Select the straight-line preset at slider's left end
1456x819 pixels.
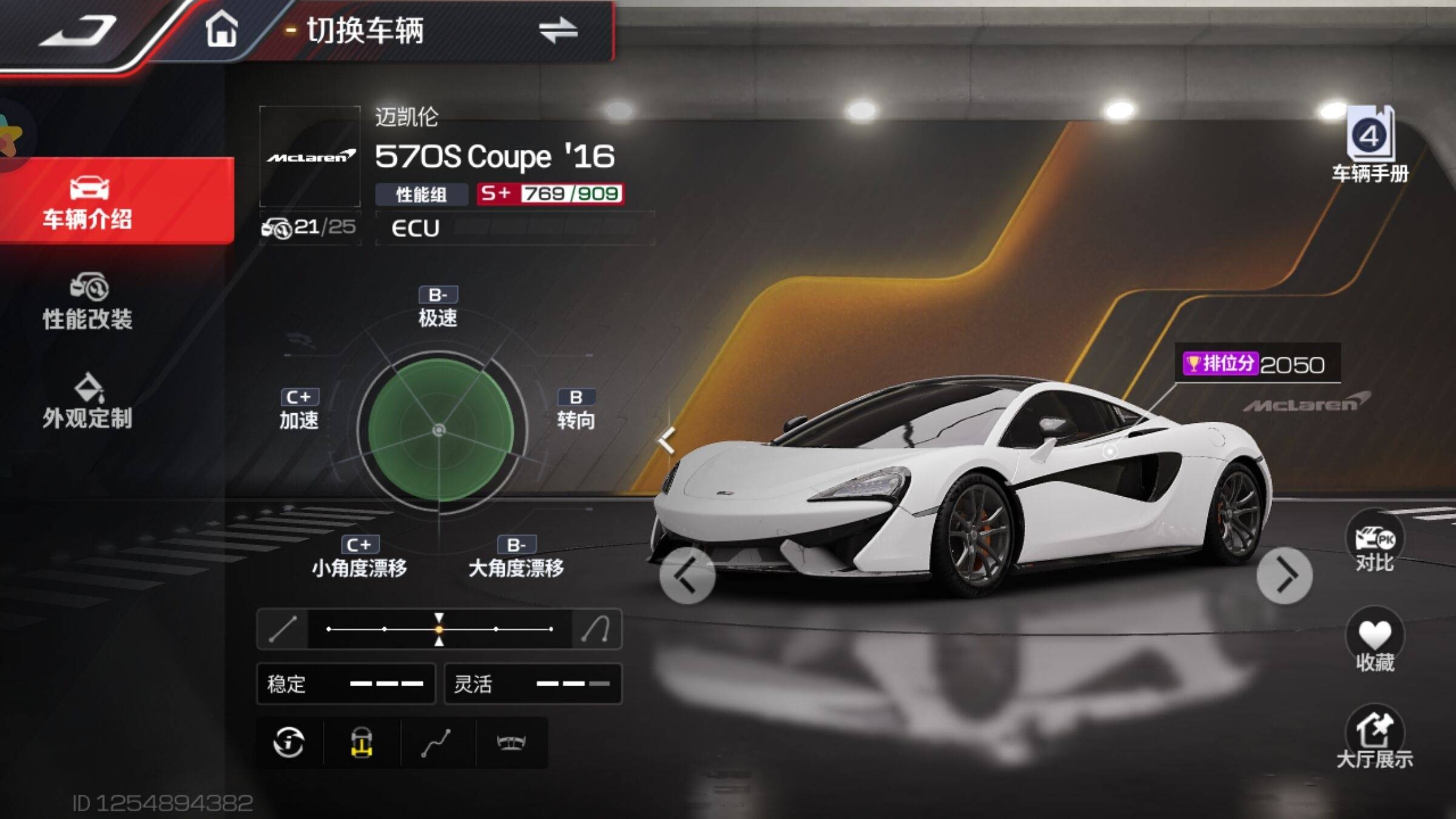(283, 629)
